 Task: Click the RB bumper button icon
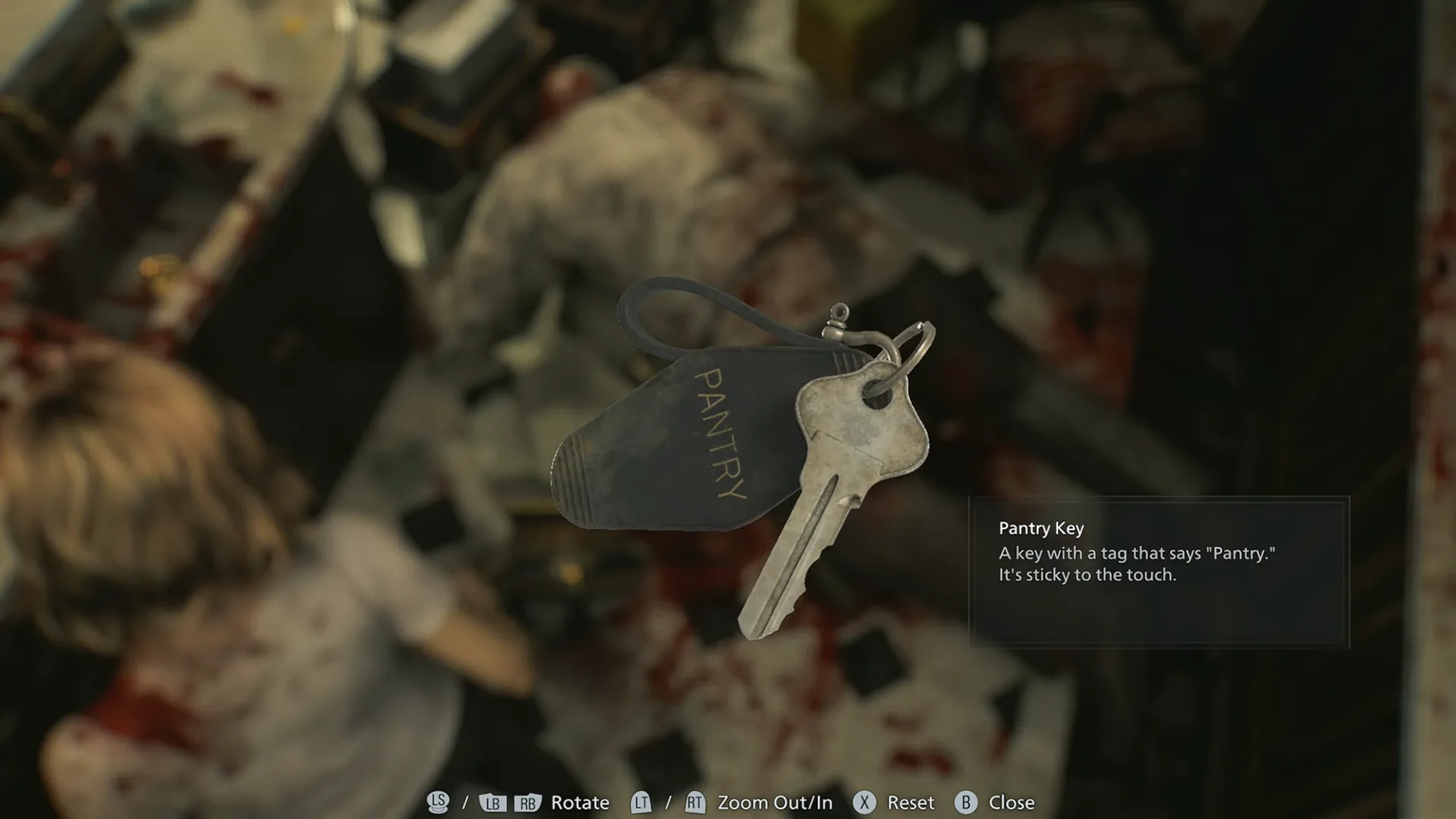[x=526, y=802]
